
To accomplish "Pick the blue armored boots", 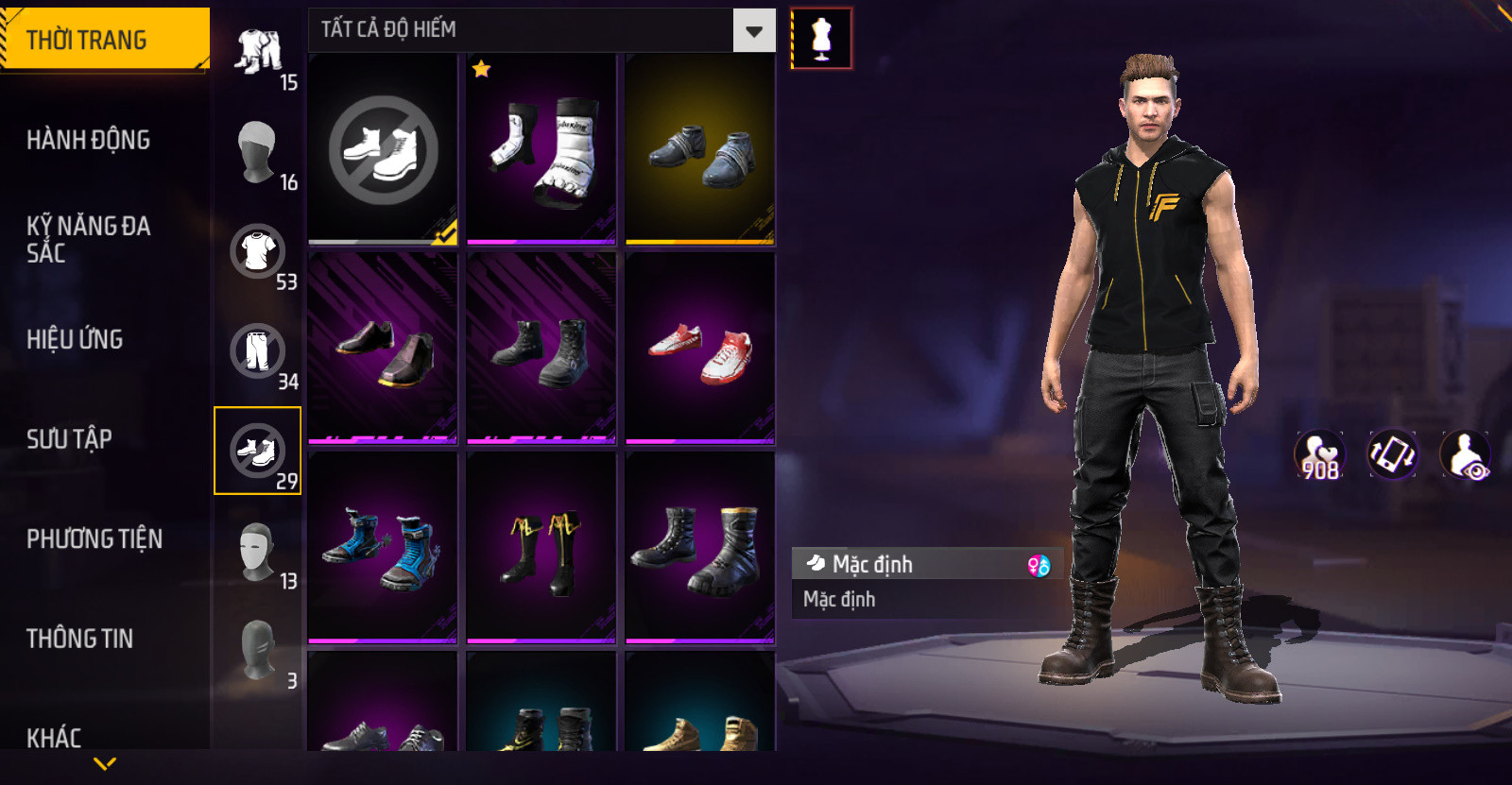I will click(x=383, y=548).
